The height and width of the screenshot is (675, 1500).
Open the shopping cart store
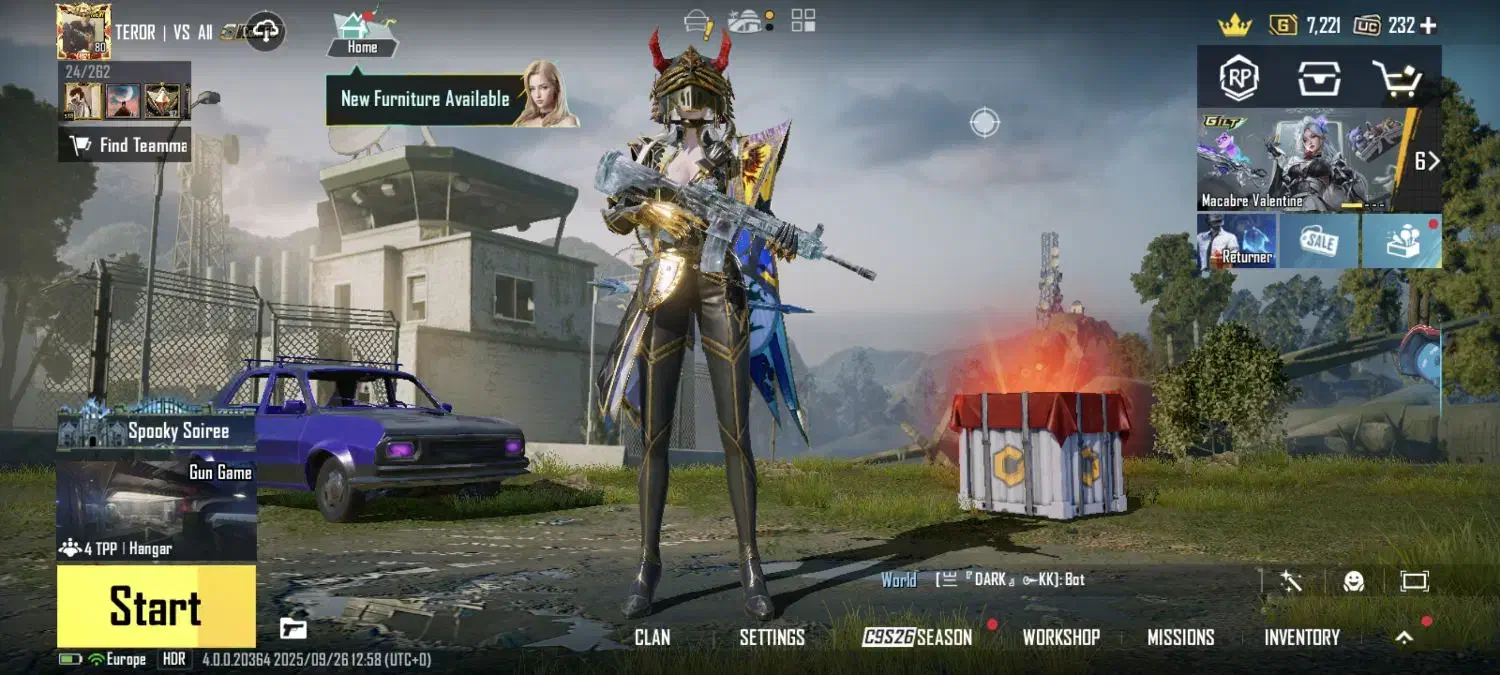point(1397,78)
